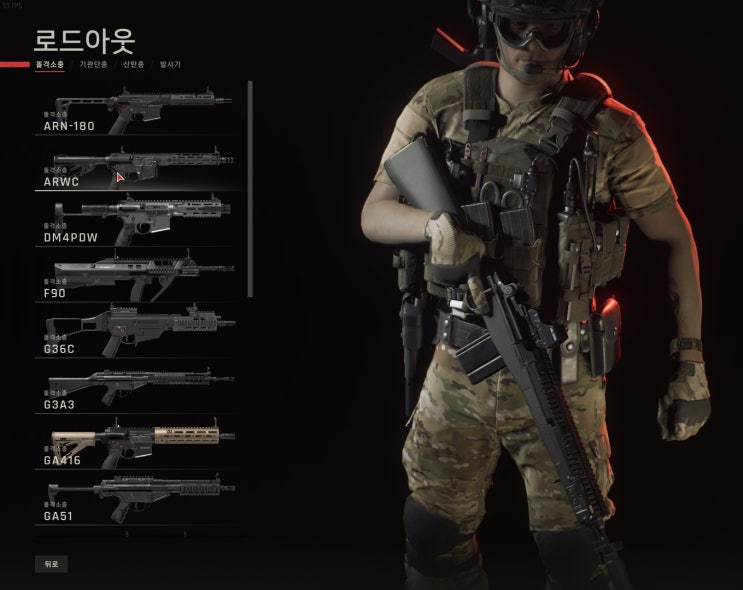Switch to the 발사기 launcher tab
This screenshot has width=743, height=590.
(x=172, y=64)
